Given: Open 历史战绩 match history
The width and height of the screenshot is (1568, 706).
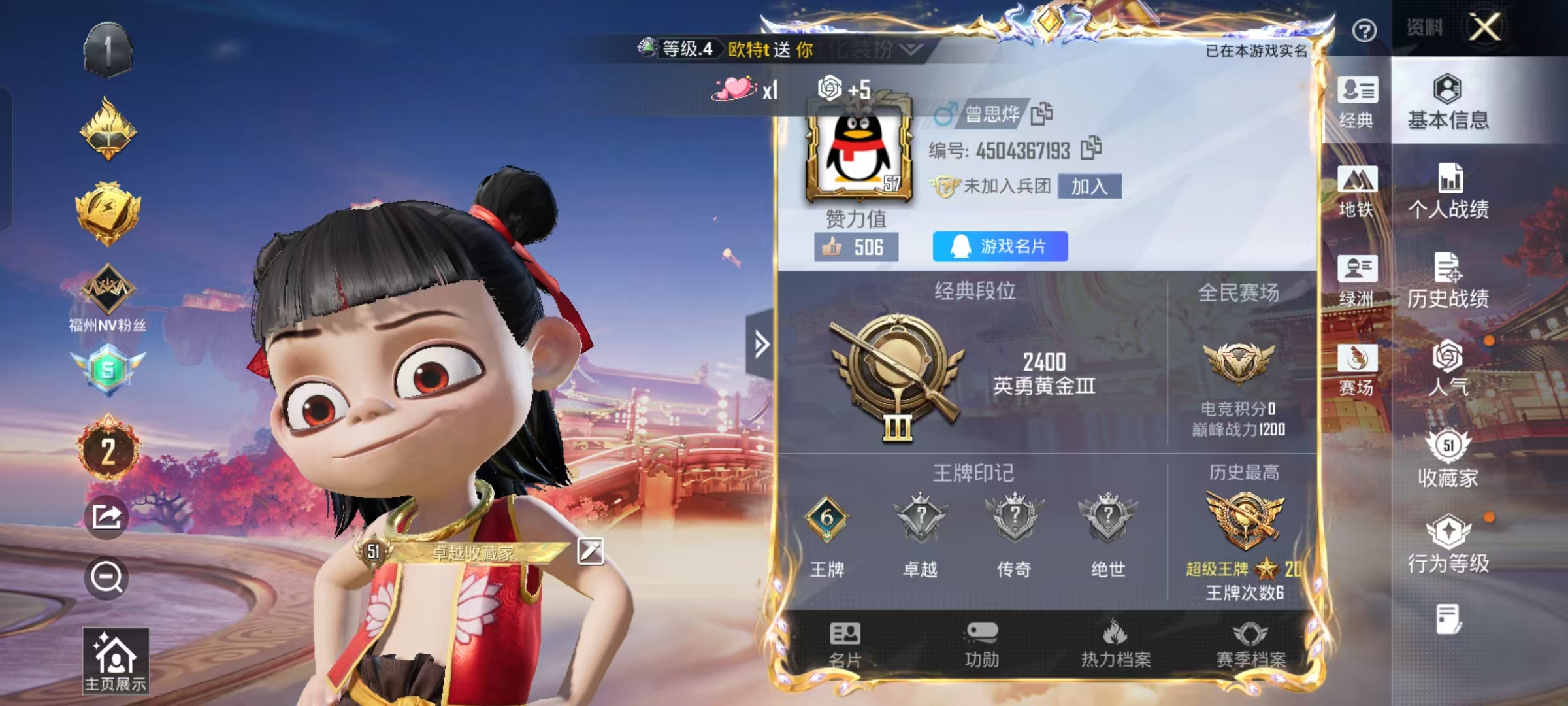Looking at the screenshot, I should 1448,281.
